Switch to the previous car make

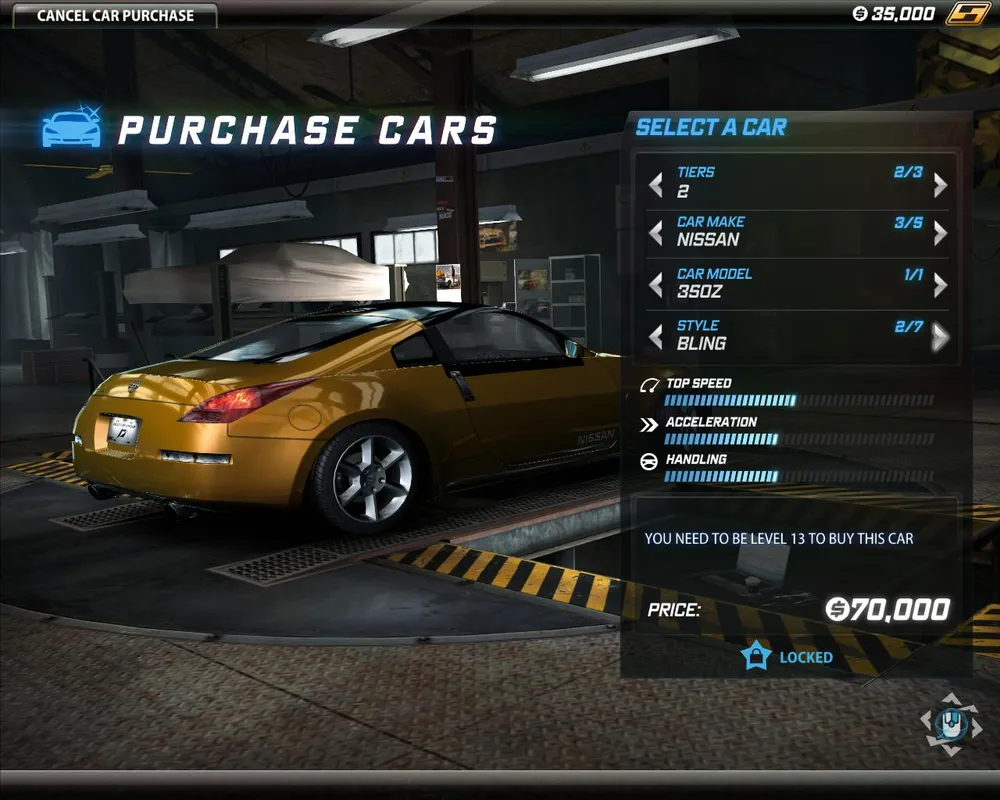[x=656, y=234]
